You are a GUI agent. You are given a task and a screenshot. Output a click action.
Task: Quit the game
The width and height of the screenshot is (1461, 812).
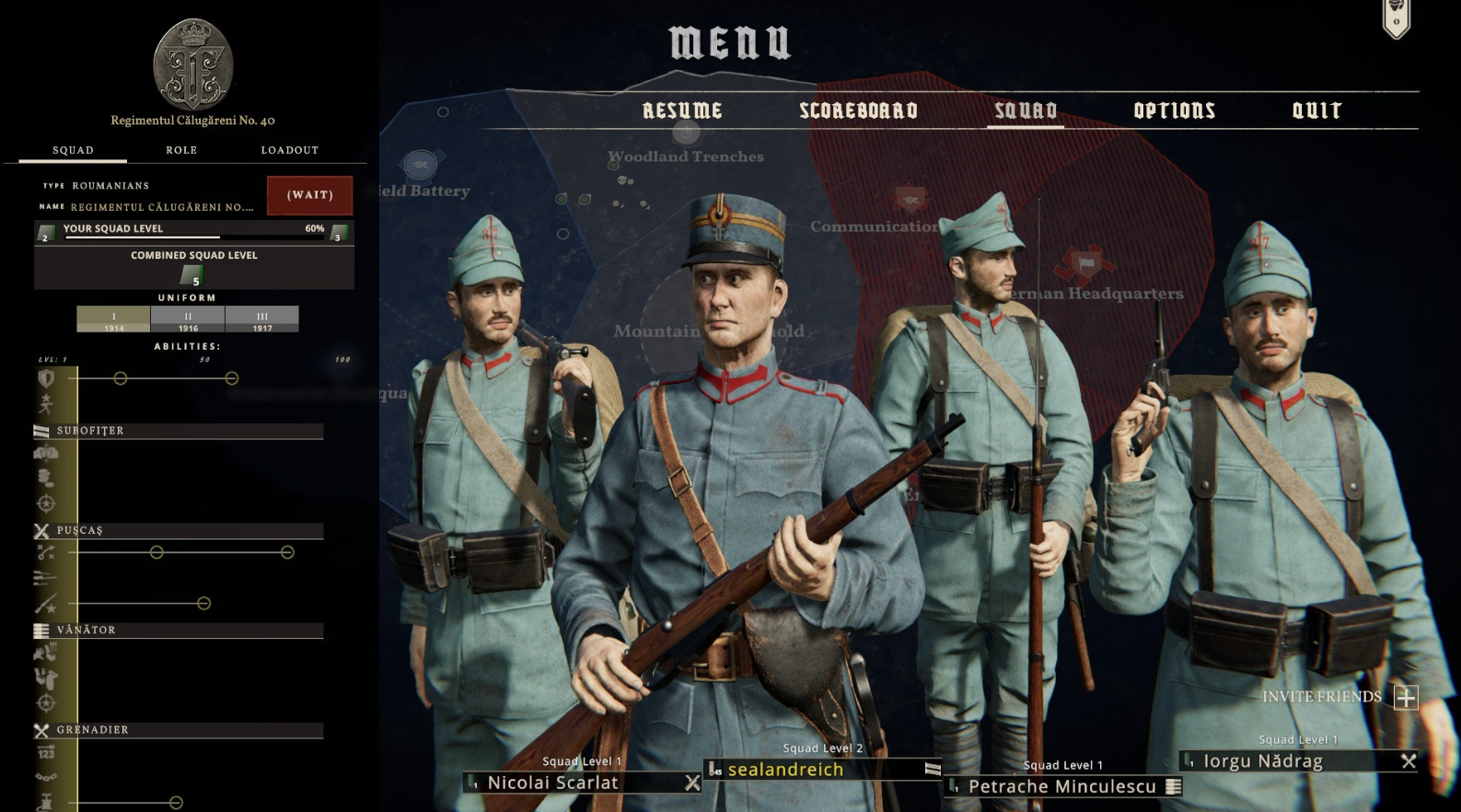coord(1316,111)
